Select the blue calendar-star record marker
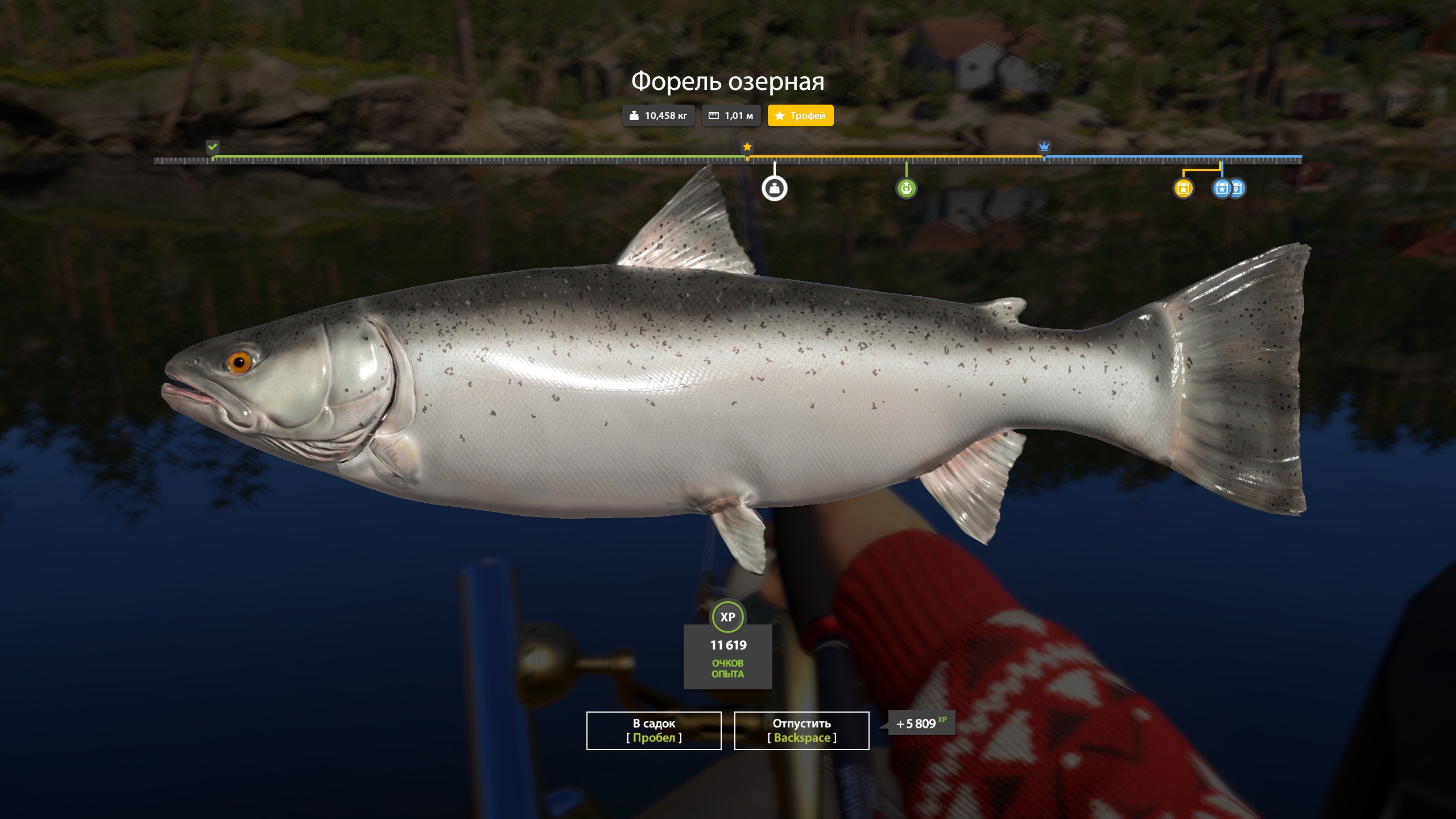The height and width of the screenshot is (819, 1456). [1221, 188]
